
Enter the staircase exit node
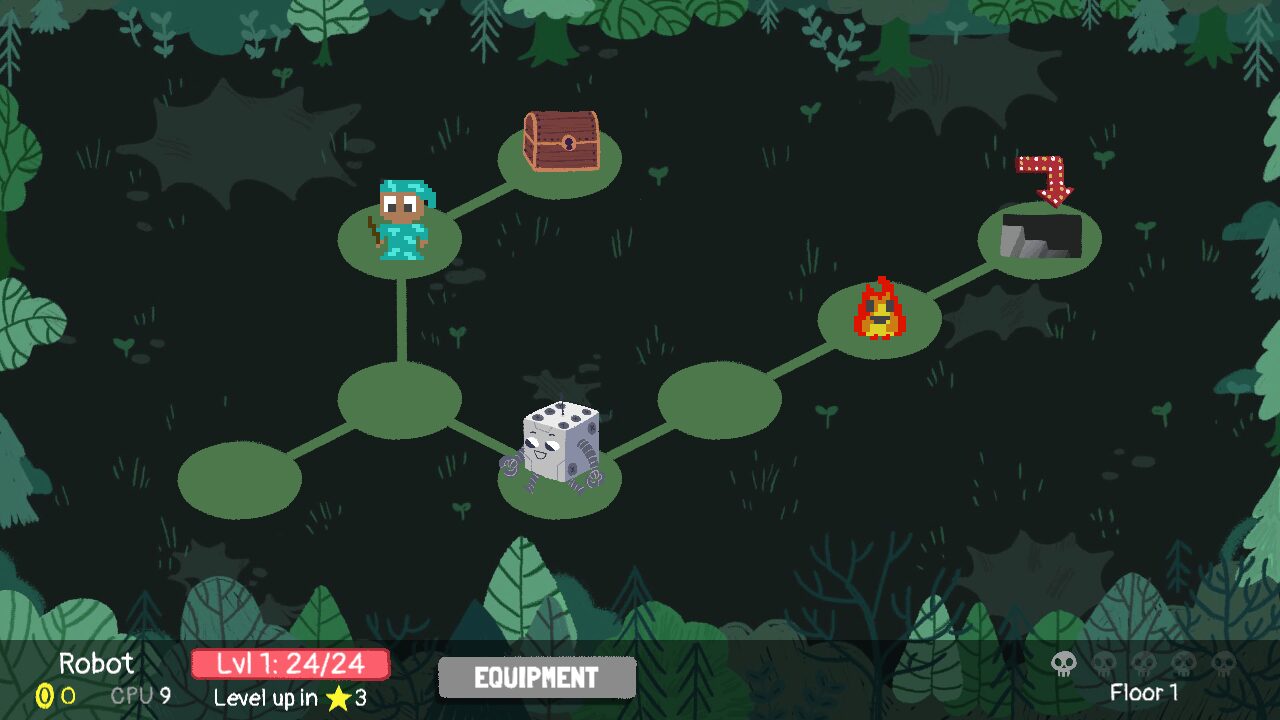(x=1041, y=240)
